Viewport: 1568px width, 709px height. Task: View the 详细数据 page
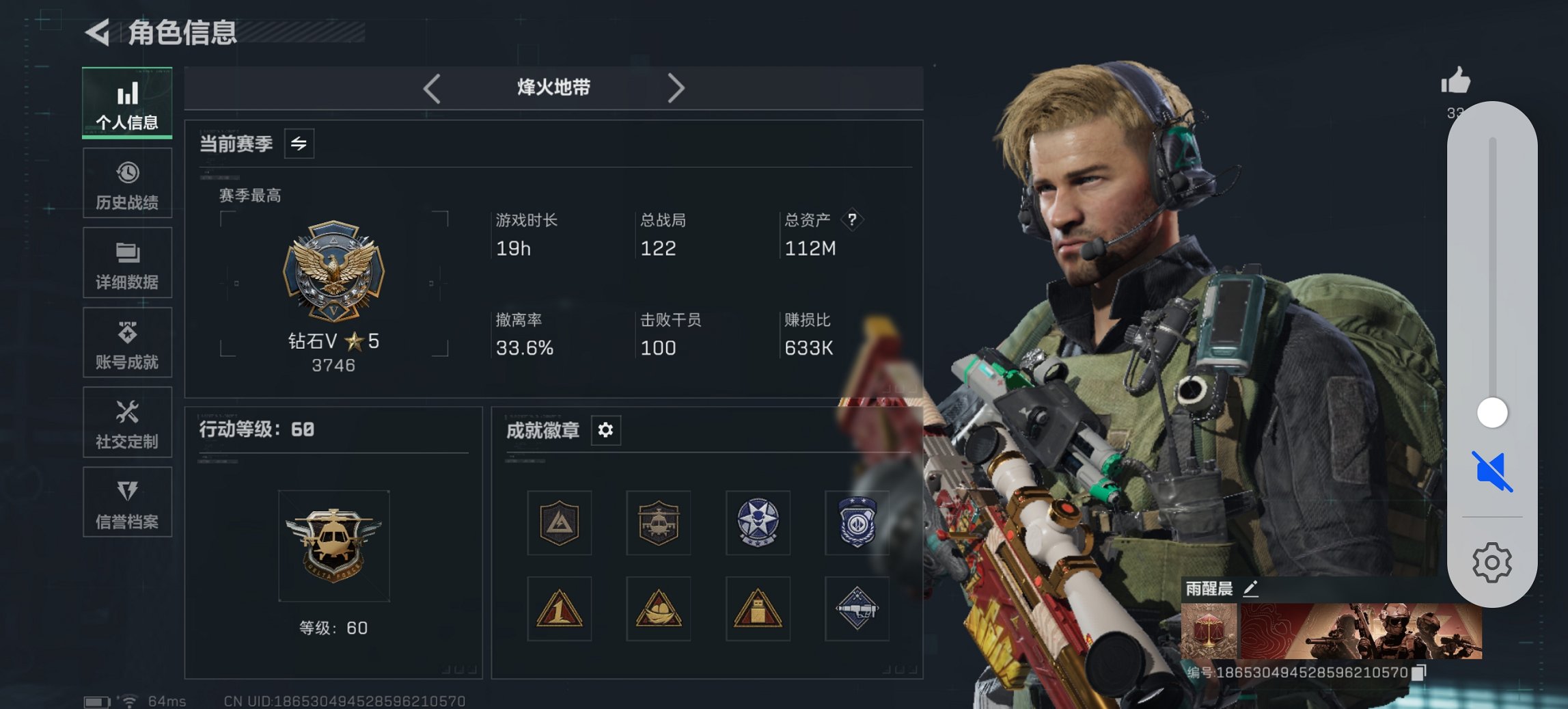click(127, 263)
